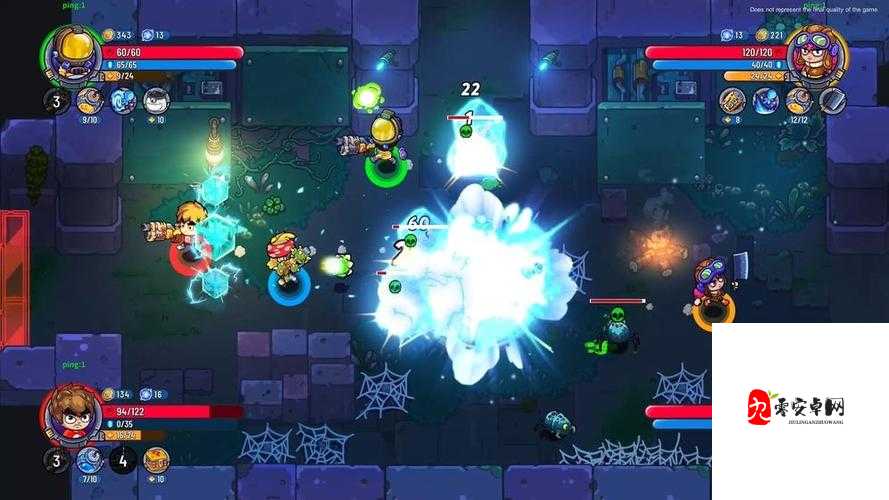Use the yellow-helmet player's 9/10 flask item
889x500 pixels.
[x=90, y=100]
